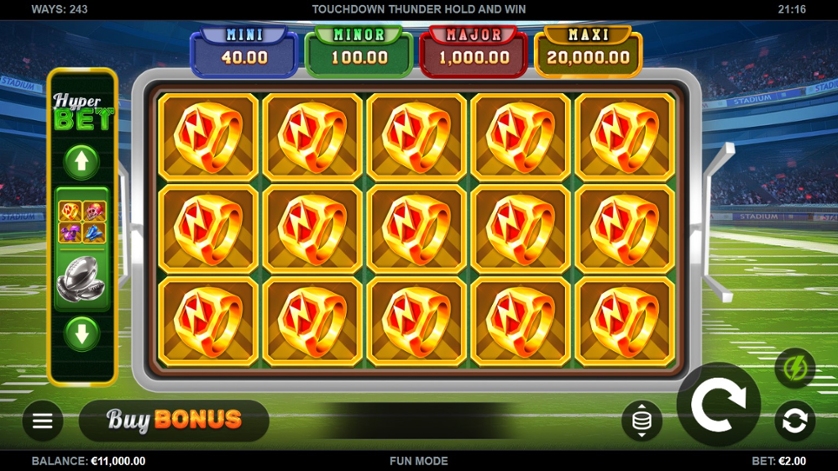The width and height of the screenshot is (838, 471).
Task: Lower Hyper Bet with the down arrow
Action: click(x=82, y=333)
